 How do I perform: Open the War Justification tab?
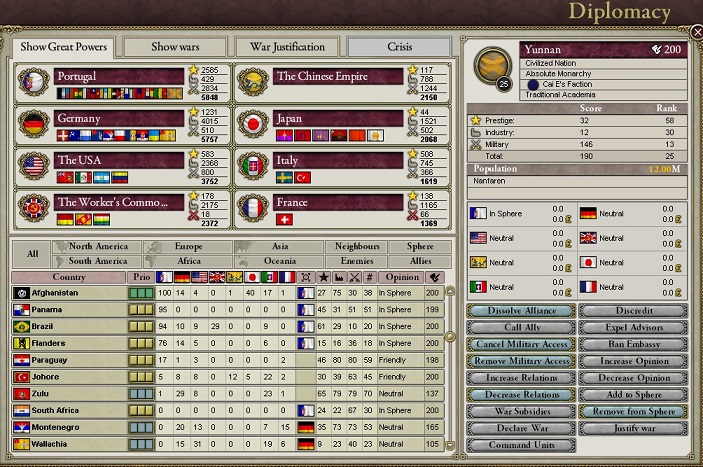286,46
